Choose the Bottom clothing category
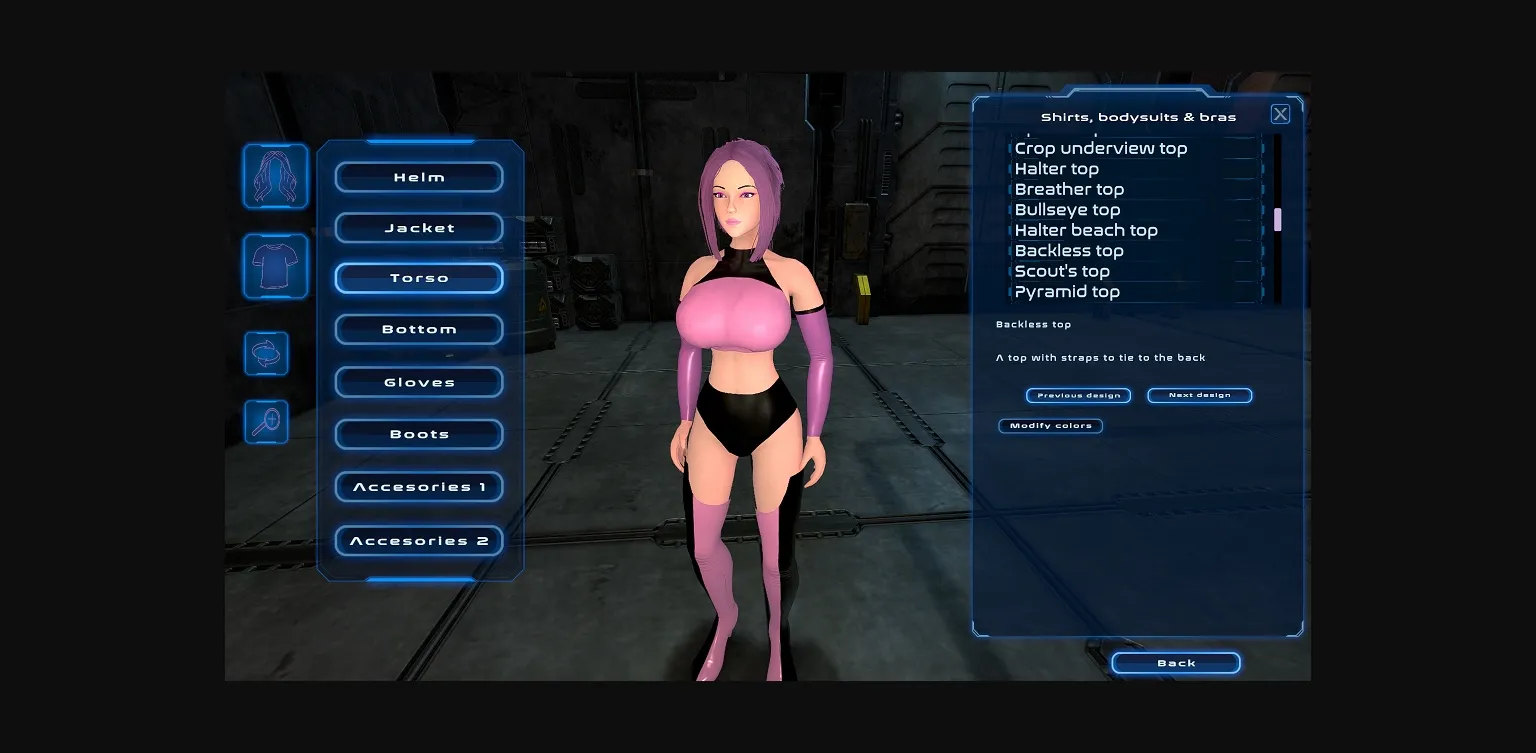The image size is (1536, 753). [419, 329]
